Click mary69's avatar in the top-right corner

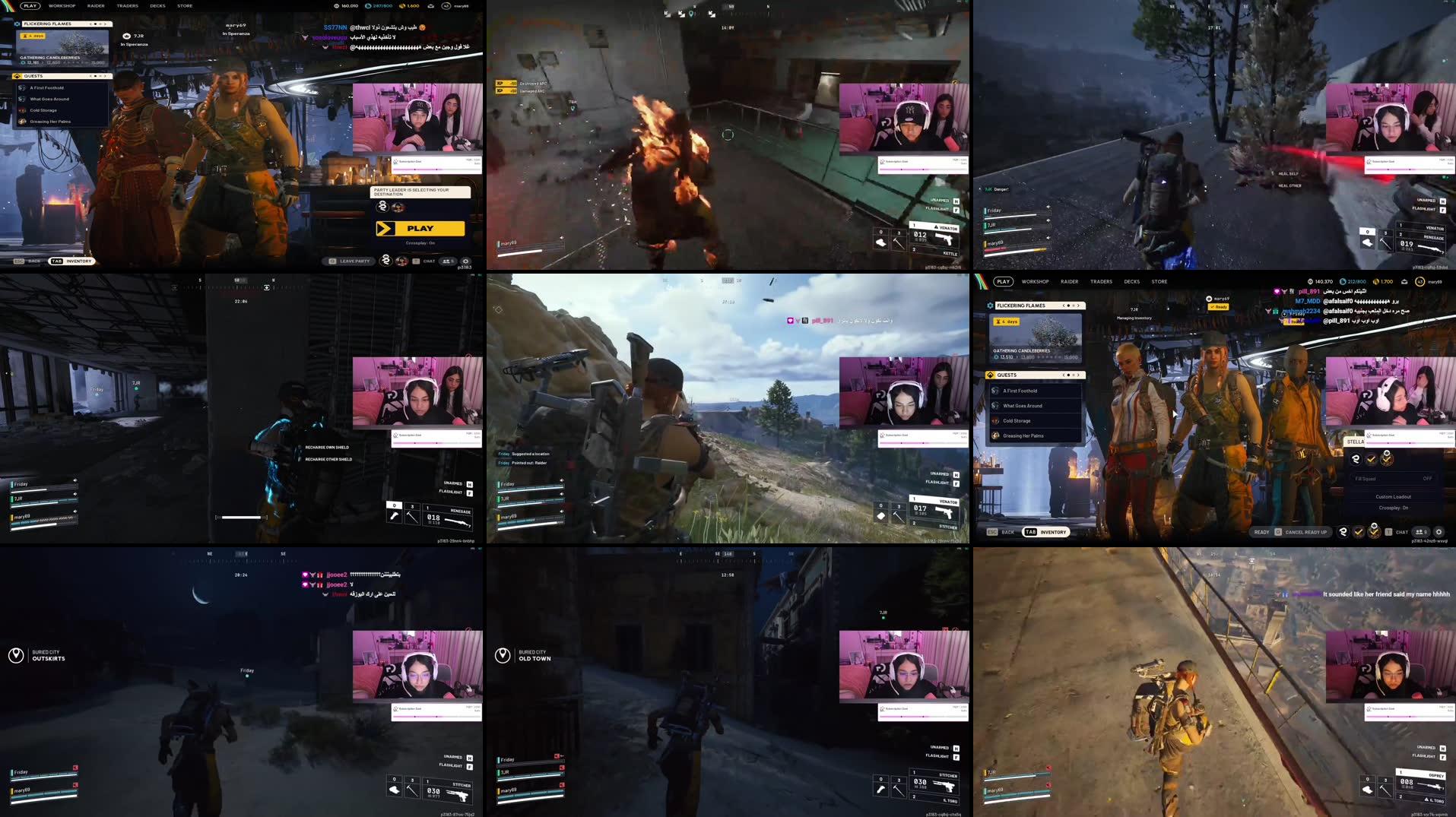(x=1421, y=281)
